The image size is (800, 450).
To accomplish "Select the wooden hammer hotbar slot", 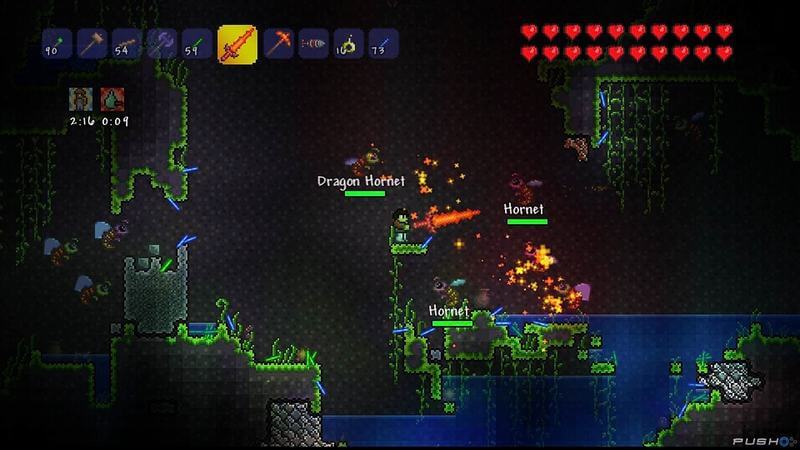I will pos(92,44).
